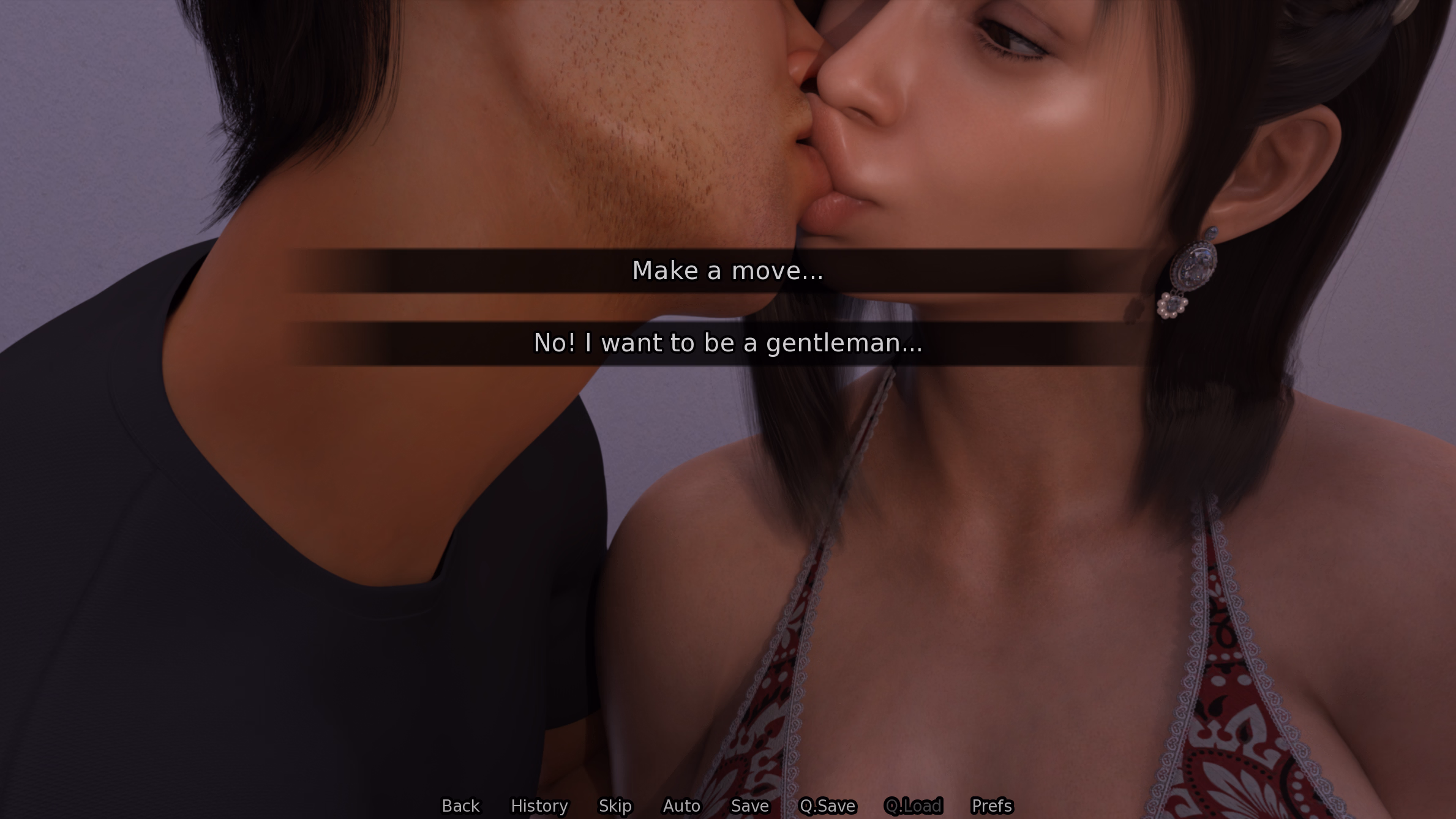Activate Skip from the quick menu bar

click(x=615, y=806)
